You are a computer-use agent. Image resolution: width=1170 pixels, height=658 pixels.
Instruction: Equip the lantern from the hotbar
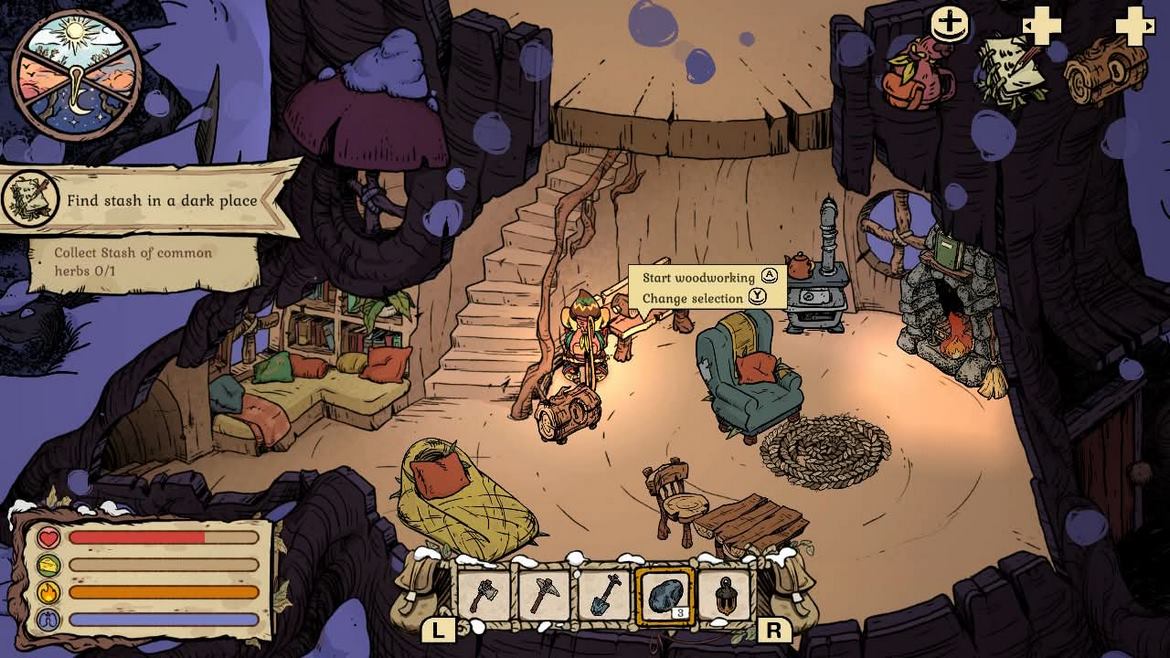[724, 596]
